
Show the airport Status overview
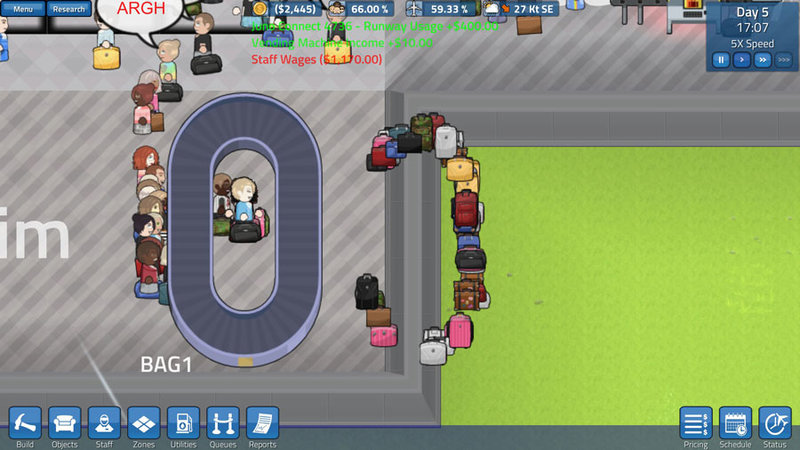[x=775, y=423]
